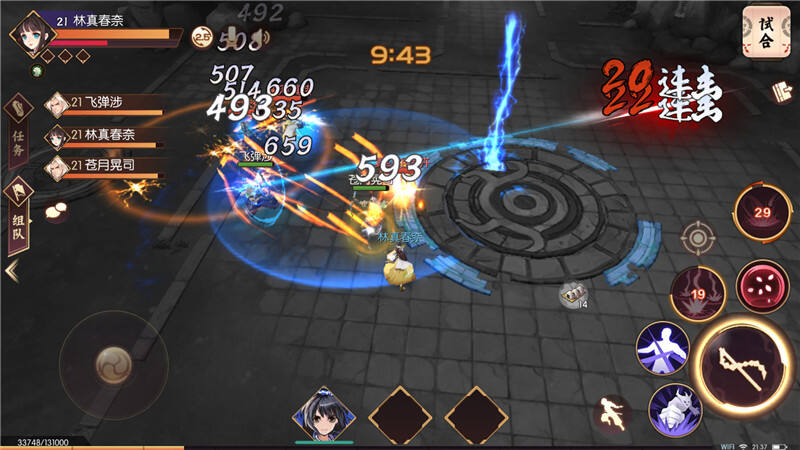Toggle the target lock crosshair
This screenshot has height=450, width=800.
(x=697, y=238)
